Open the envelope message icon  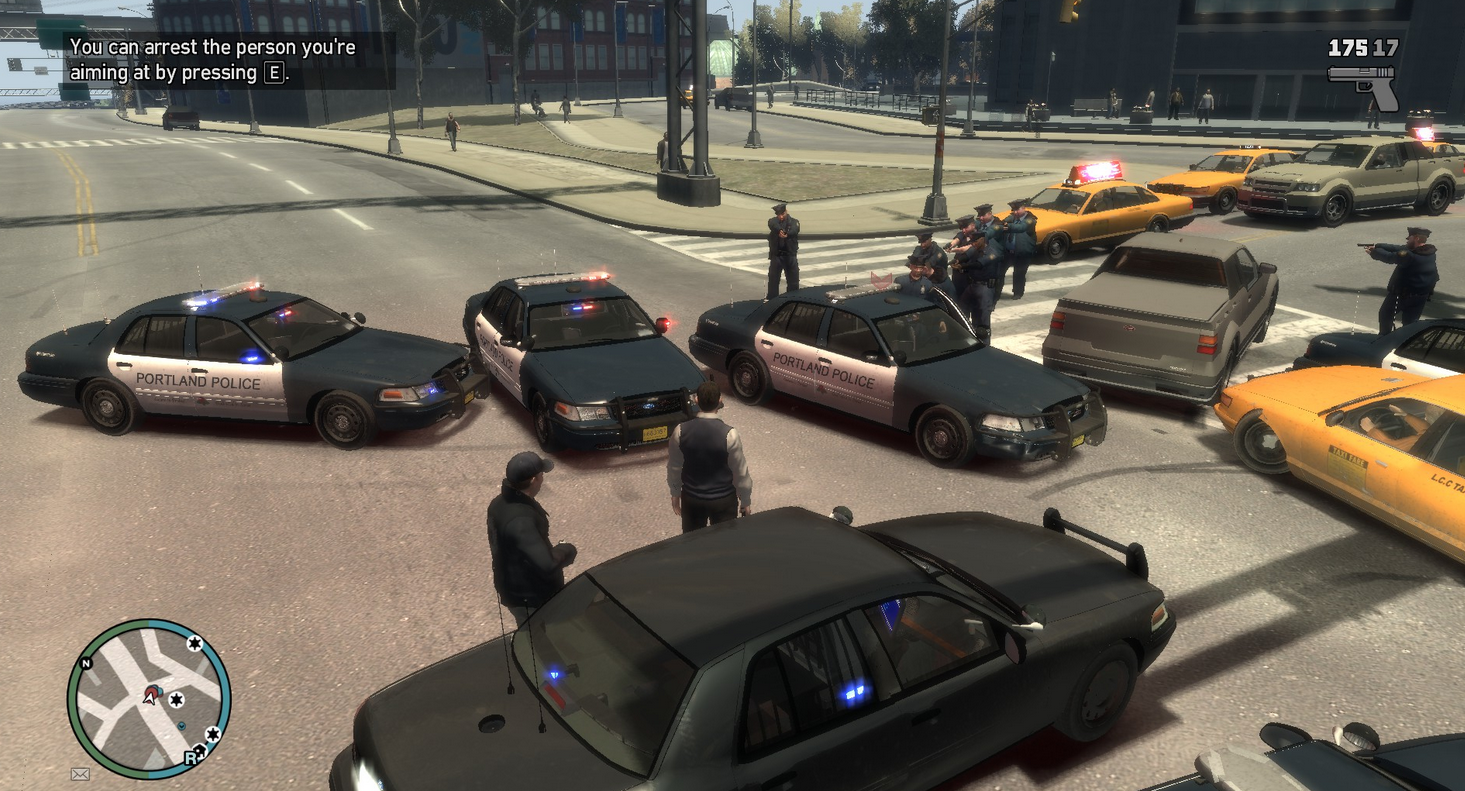[80, 773]
